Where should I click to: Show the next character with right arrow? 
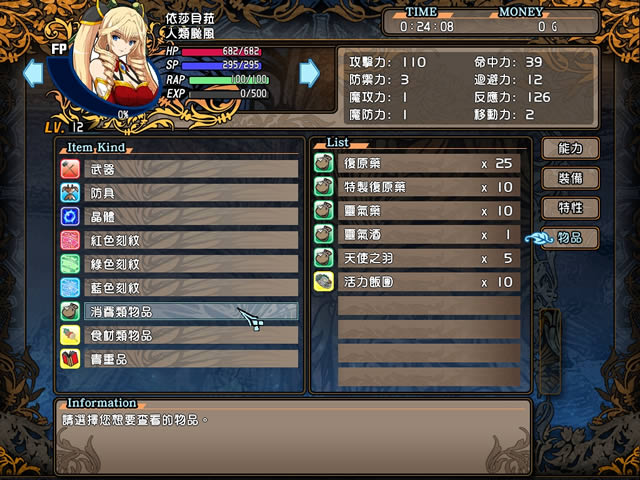coord(310,72)
